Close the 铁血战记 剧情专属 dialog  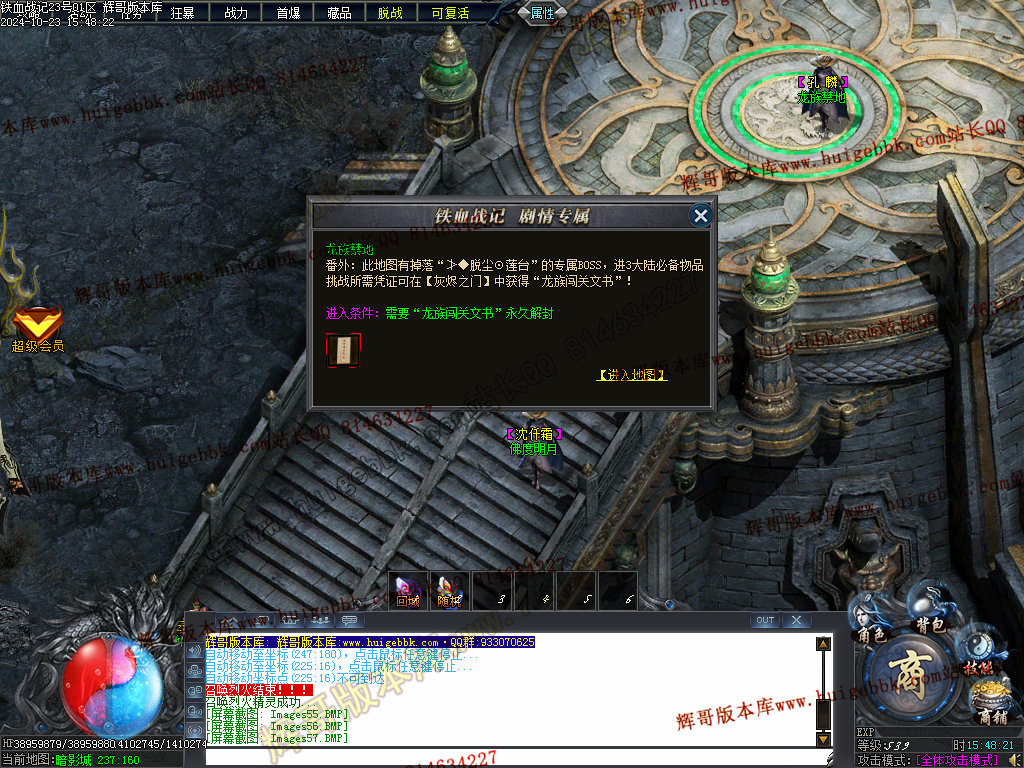coord(701,215)
